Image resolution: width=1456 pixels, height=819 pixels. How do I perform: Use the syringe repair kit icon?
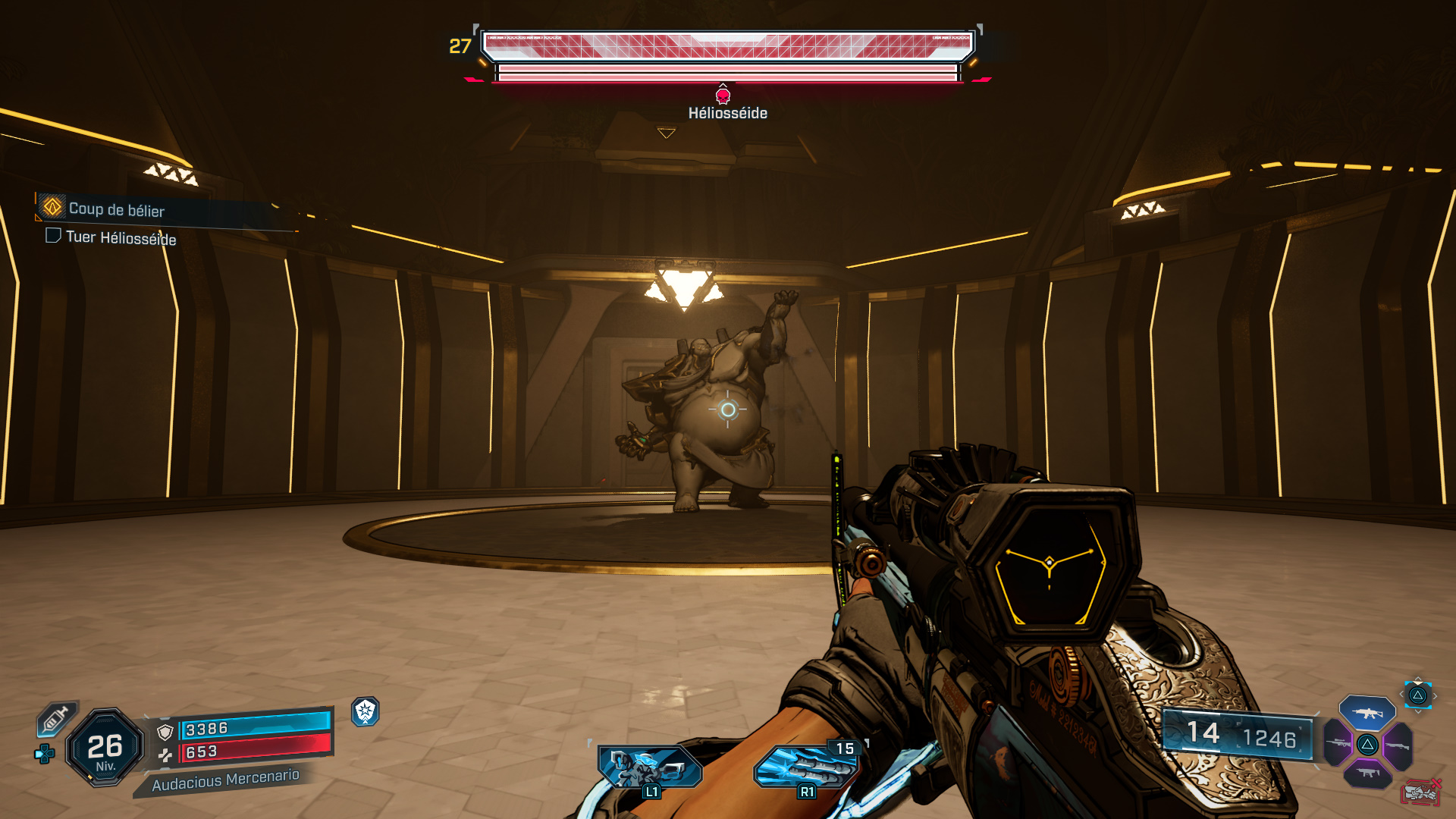point(57,718)
